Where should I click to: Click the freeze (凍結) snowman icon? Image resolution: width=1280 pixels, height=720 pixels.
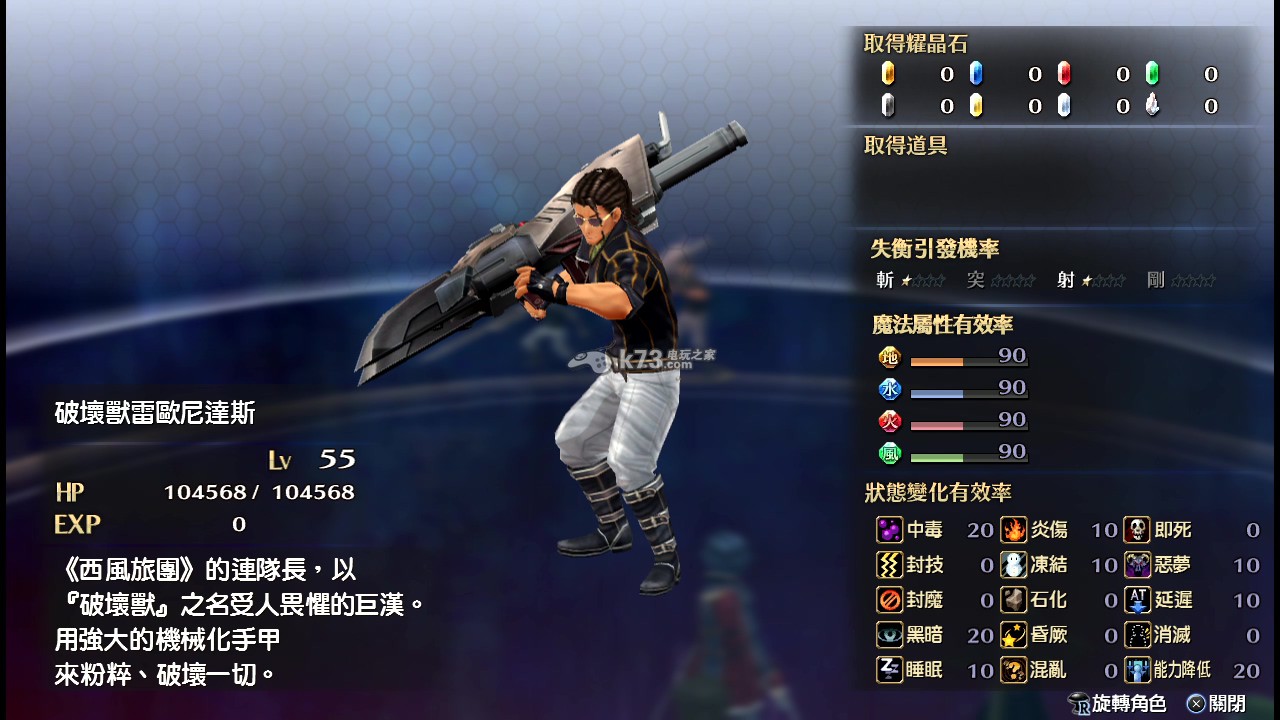coord(1014,565)
